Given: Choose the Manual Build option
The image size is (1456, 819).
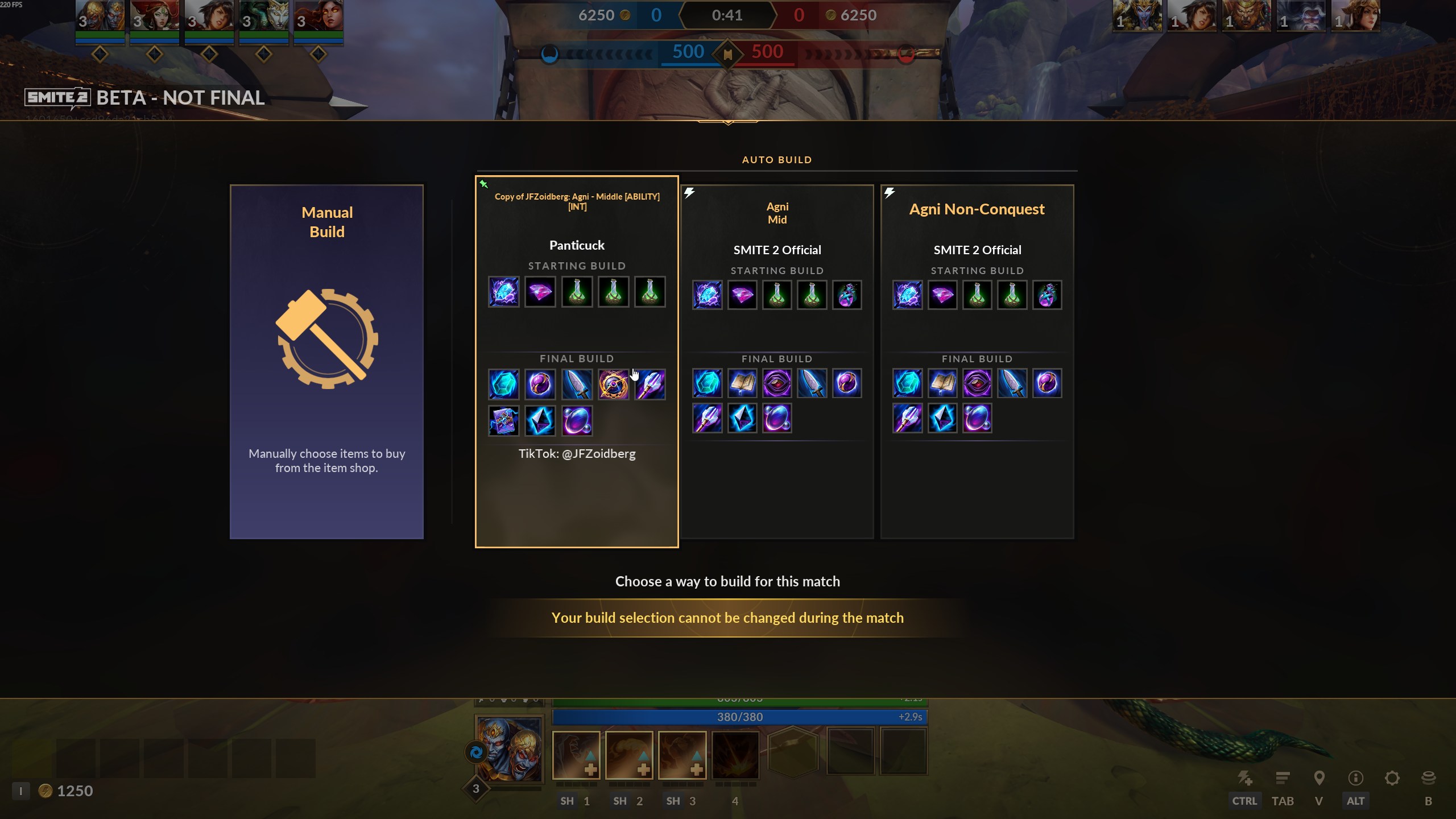Looking at the screenshot, I should 326,362.
